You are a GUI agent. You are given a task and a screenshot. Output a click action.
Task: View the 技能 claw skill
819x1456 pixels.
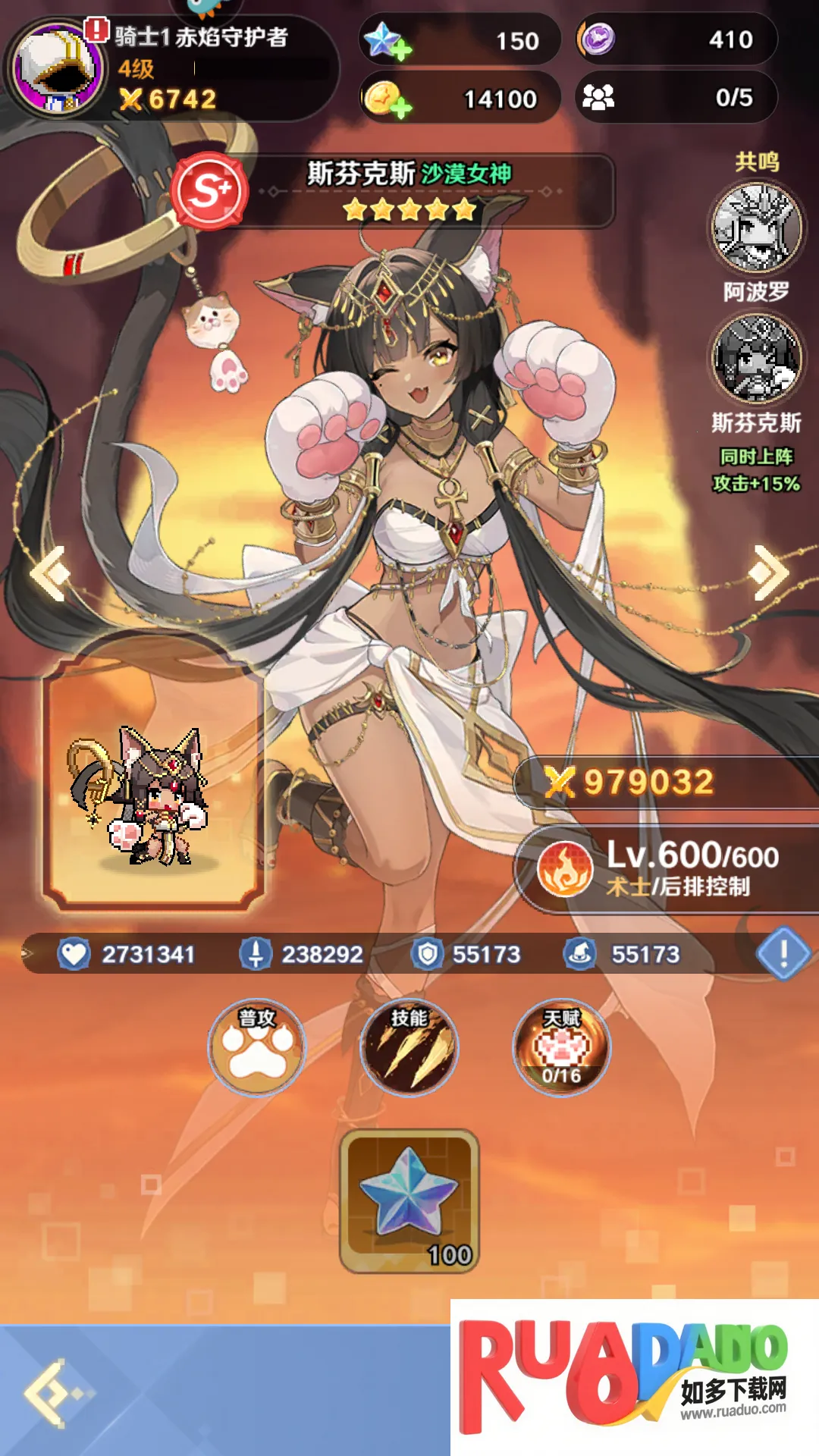coord(409,1048)
